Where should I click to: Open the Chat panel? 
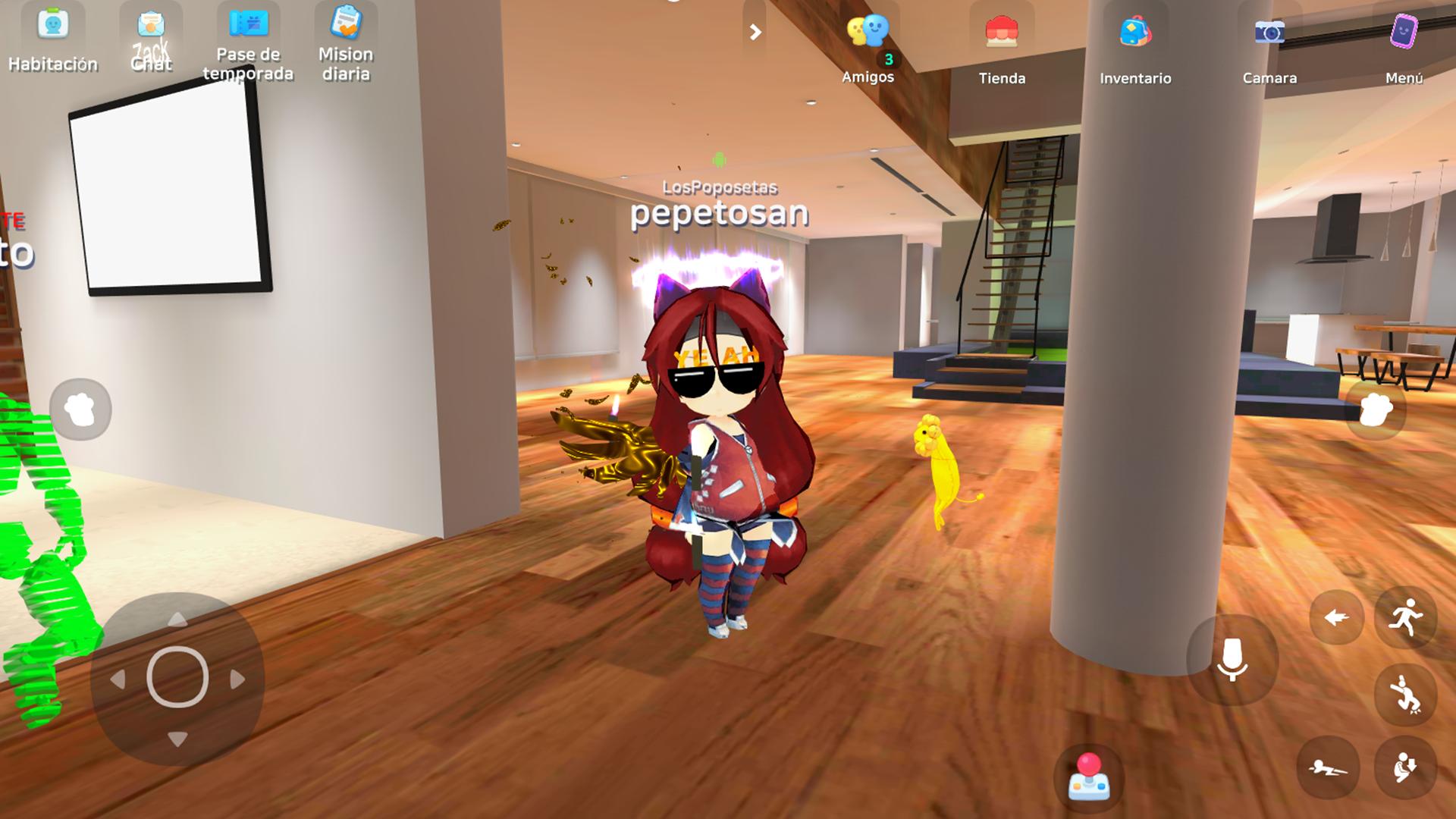click(x=151, y=38)
